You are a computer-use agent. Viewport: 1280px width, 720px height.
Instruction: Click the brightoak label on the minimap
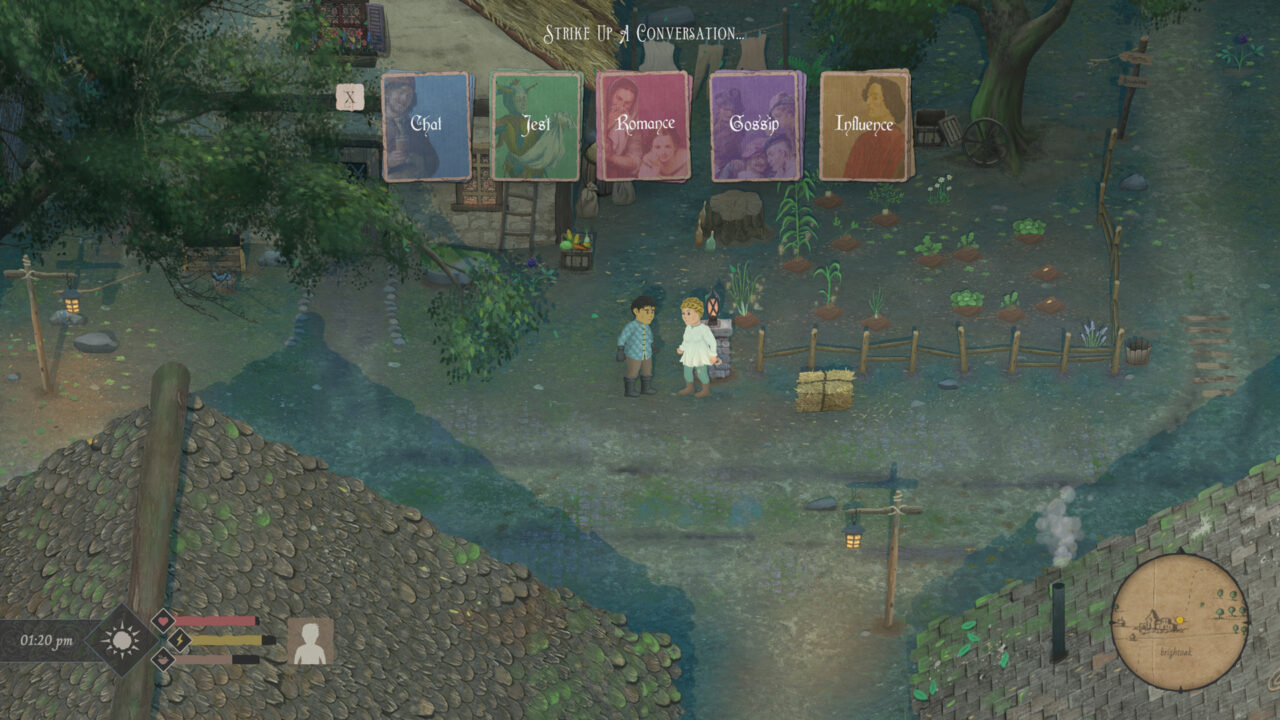[x=1177, y=652]
